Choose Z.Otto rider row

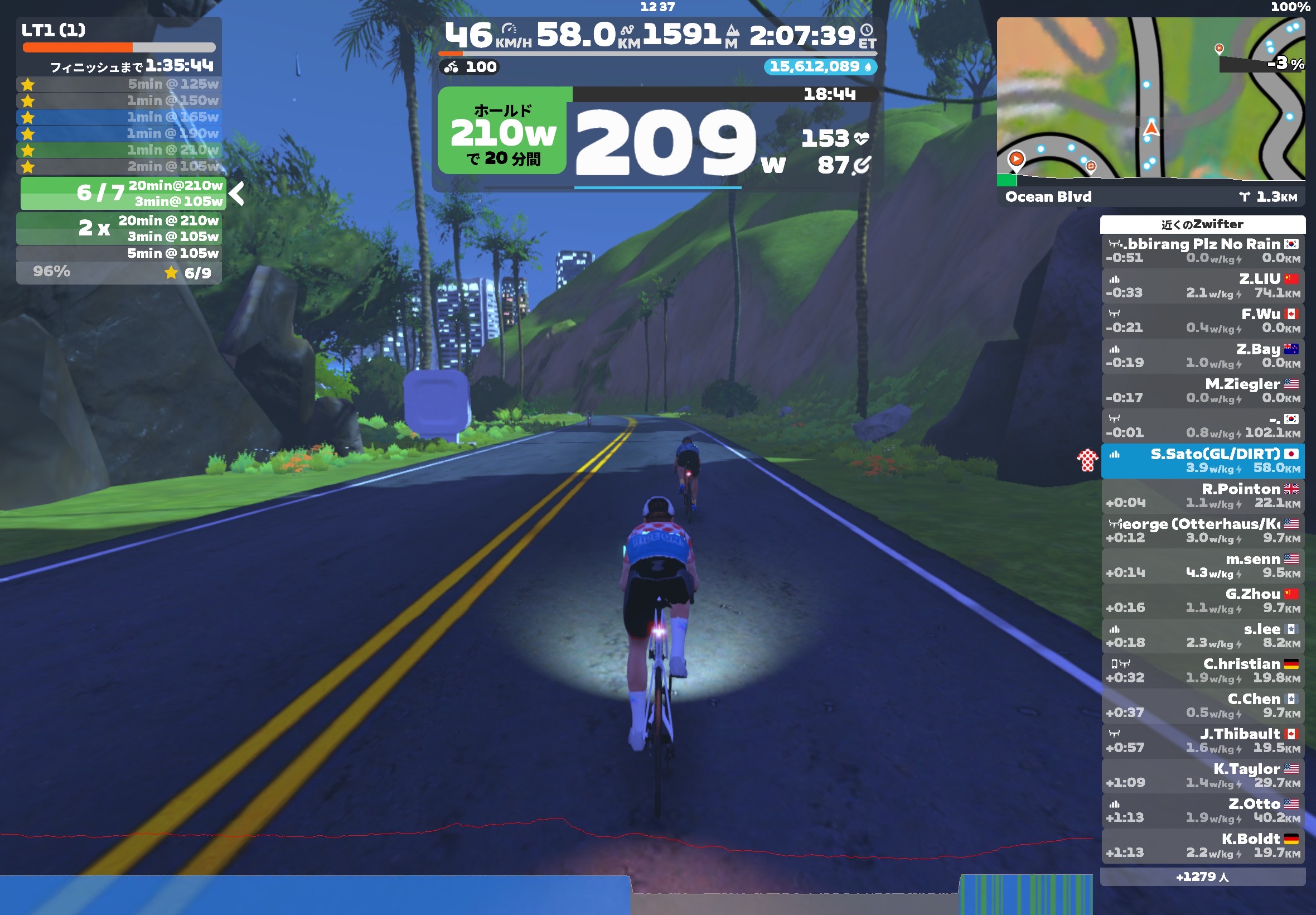(x=1203, y=810)
